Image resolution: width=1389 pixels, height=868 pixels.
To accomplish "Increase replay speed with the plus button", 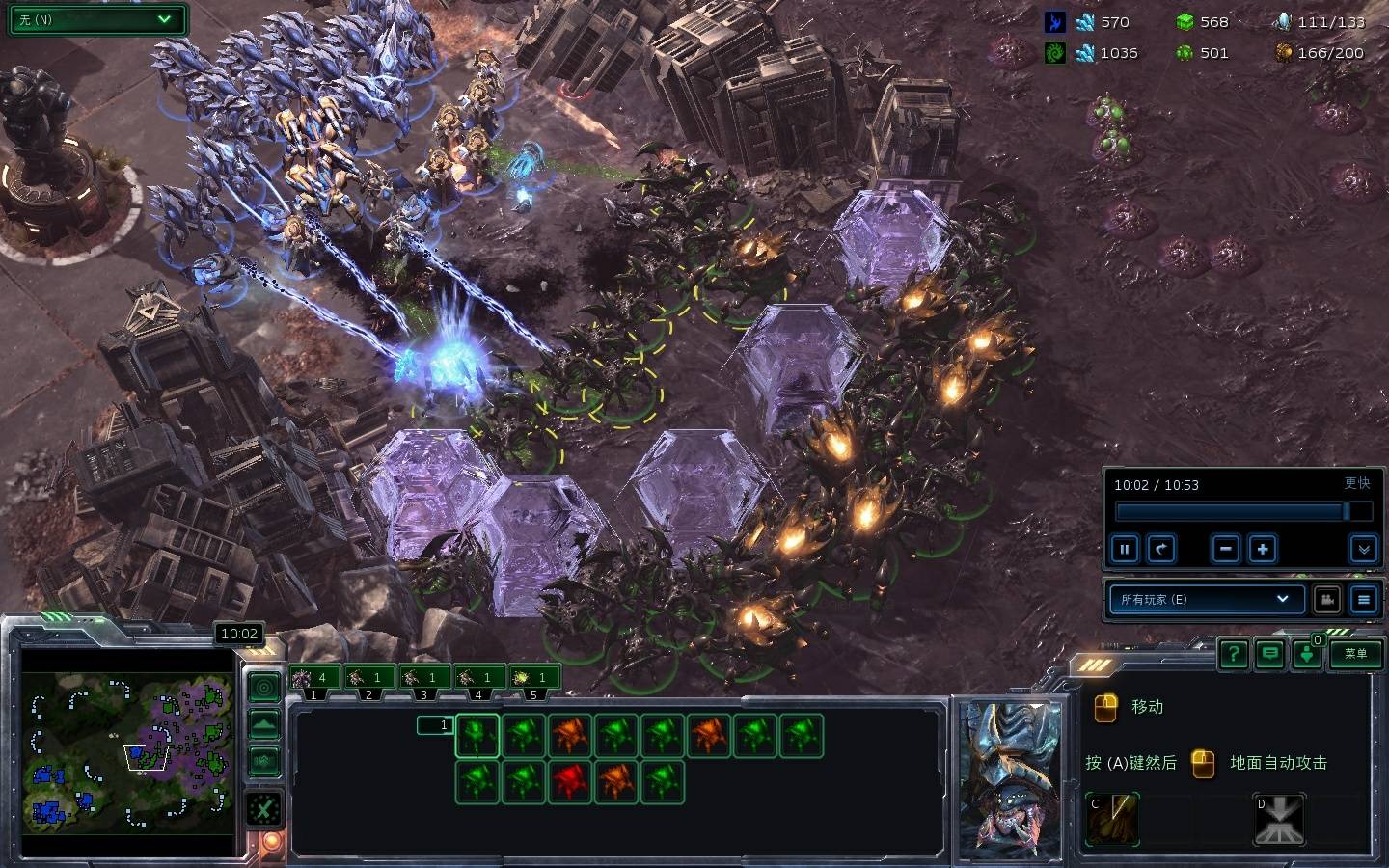I will point(1263,550).
